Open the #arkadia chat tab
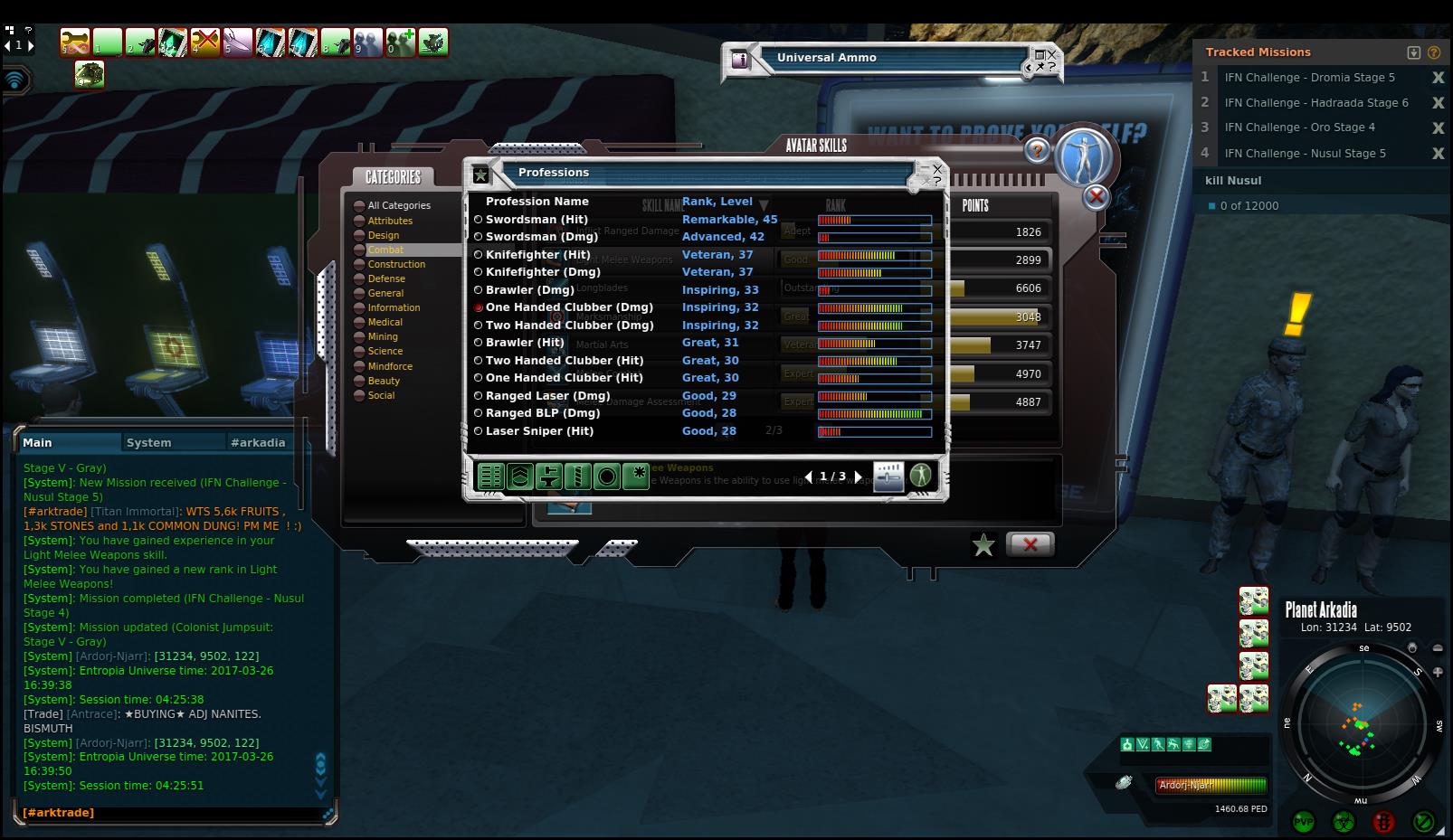This screenshot has width=1453, height=840. click(258, 443)
